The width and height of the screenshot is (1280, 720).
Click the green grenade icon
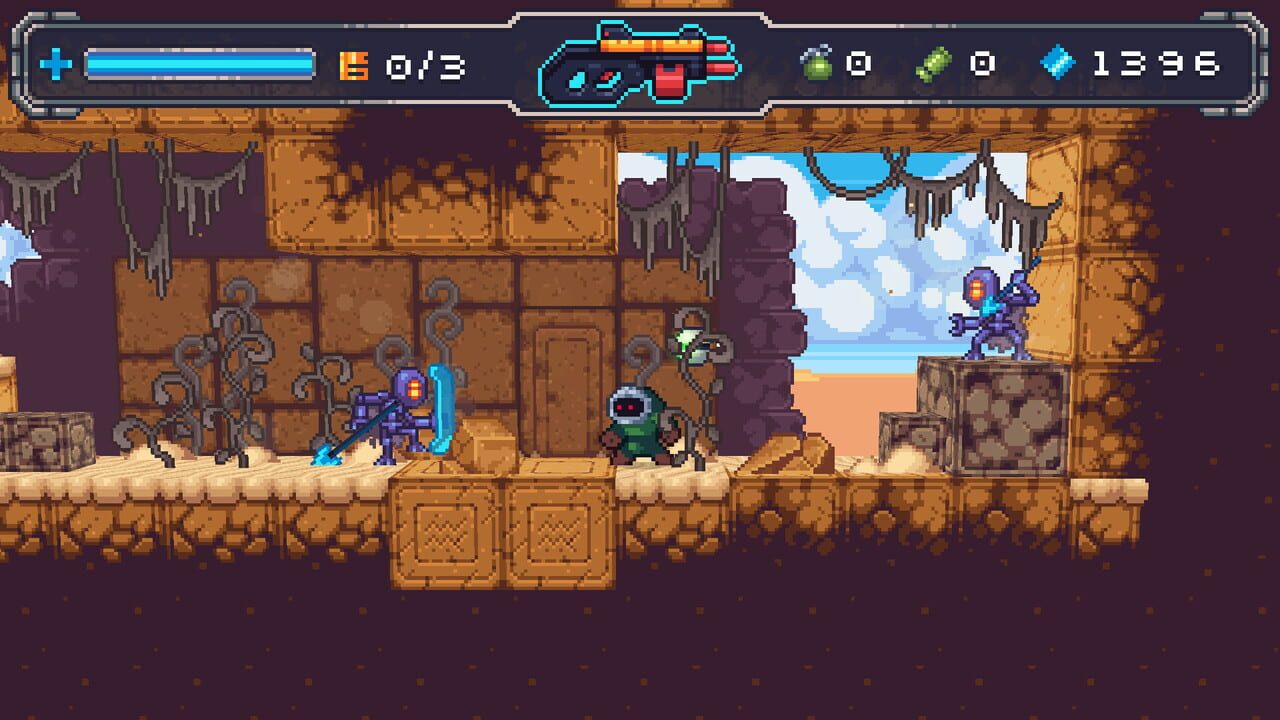pyautogui.click(x=817, y=64)
